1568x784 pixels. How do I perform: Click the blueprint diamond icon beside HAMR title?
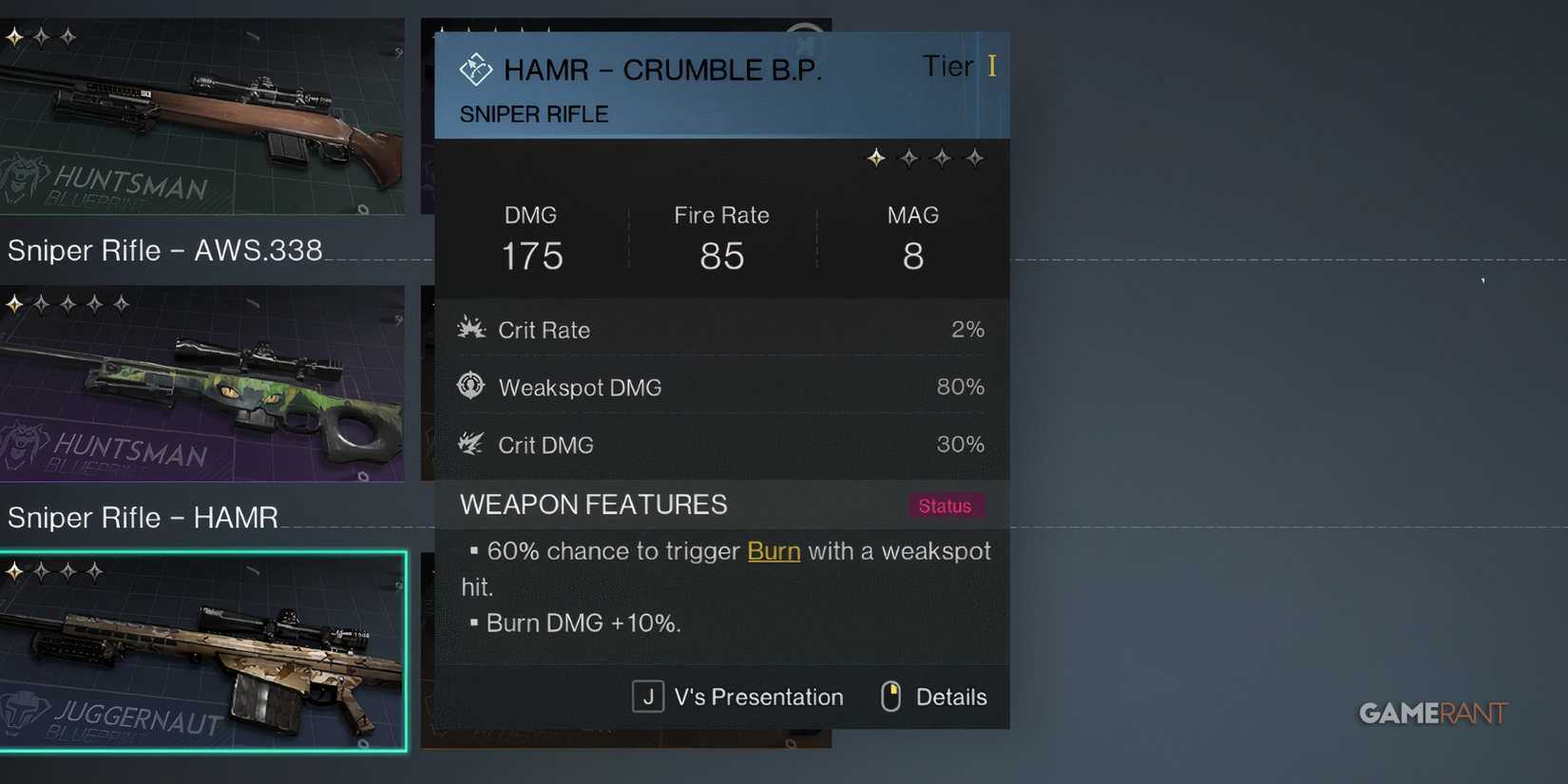tap(474, 68)
